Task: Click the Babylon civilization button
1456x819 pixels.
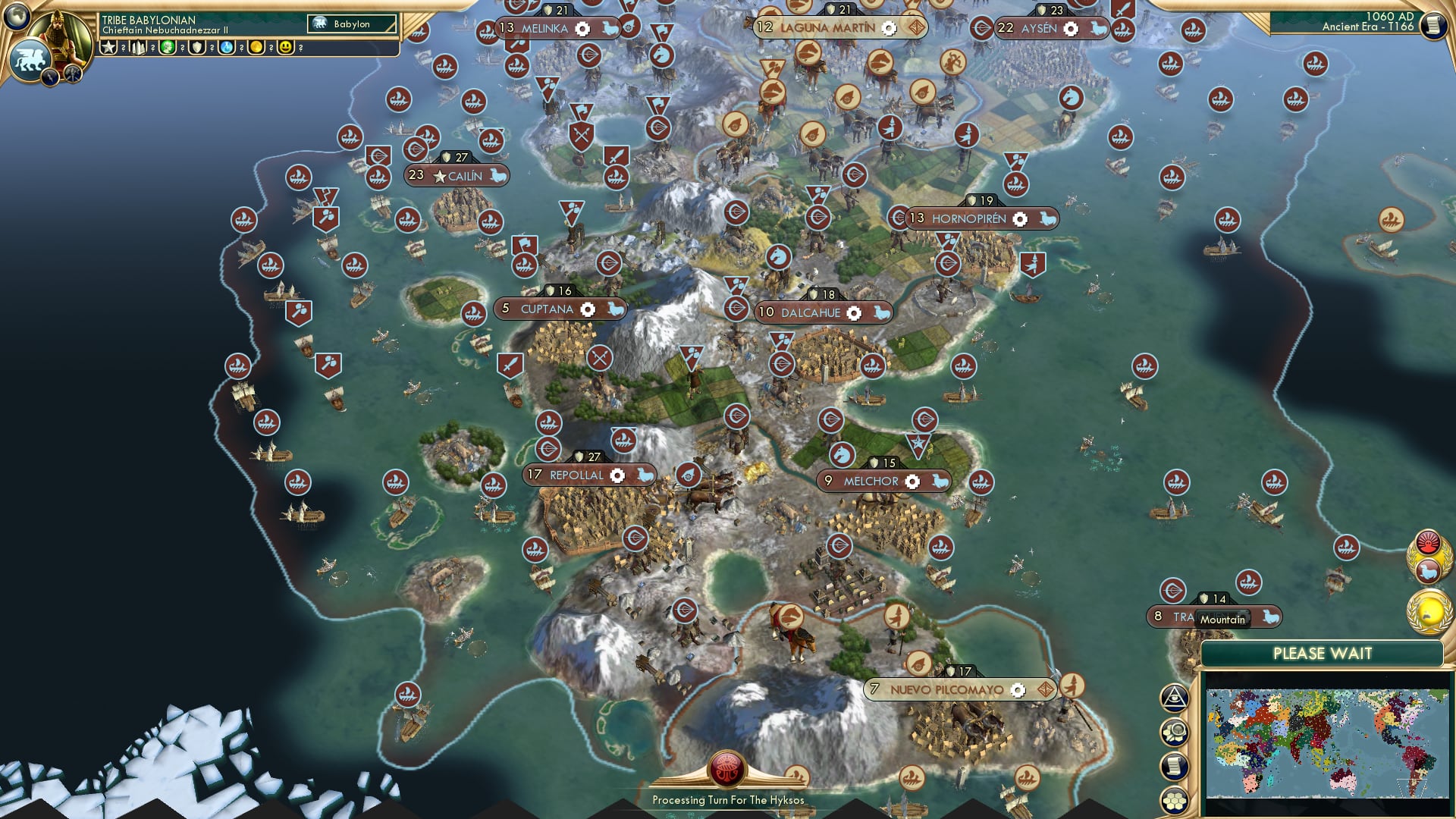Action: [x=352, y=24]
